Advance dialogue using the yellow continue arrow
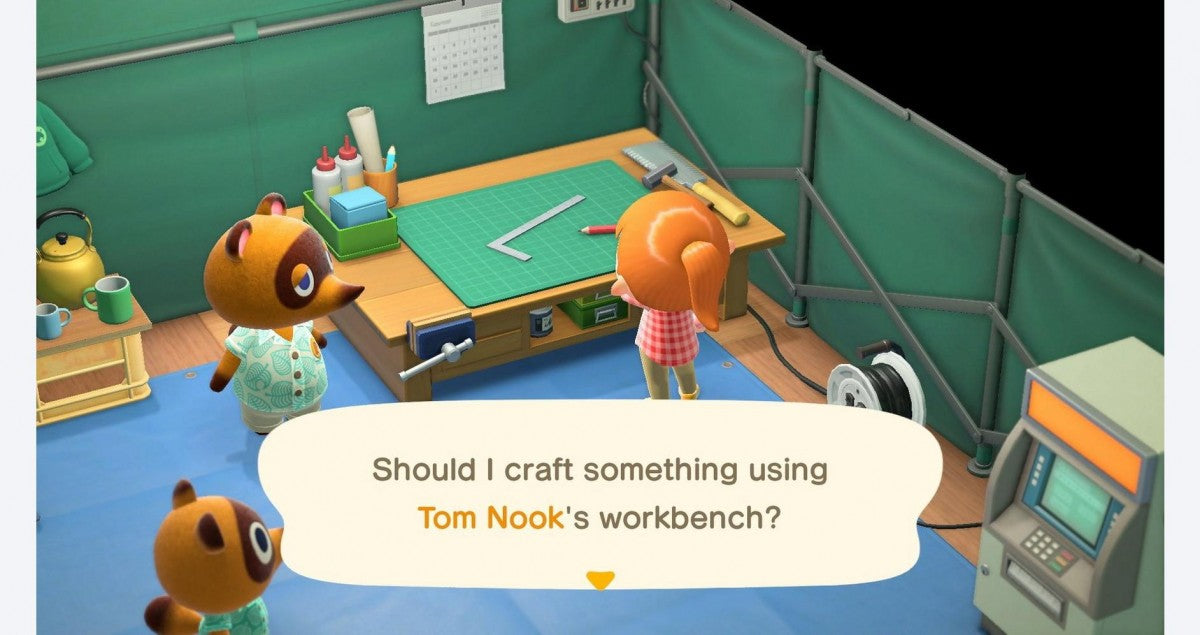Screen dimensions: 1200x635 pyautogui.click(x=599, y=579)
